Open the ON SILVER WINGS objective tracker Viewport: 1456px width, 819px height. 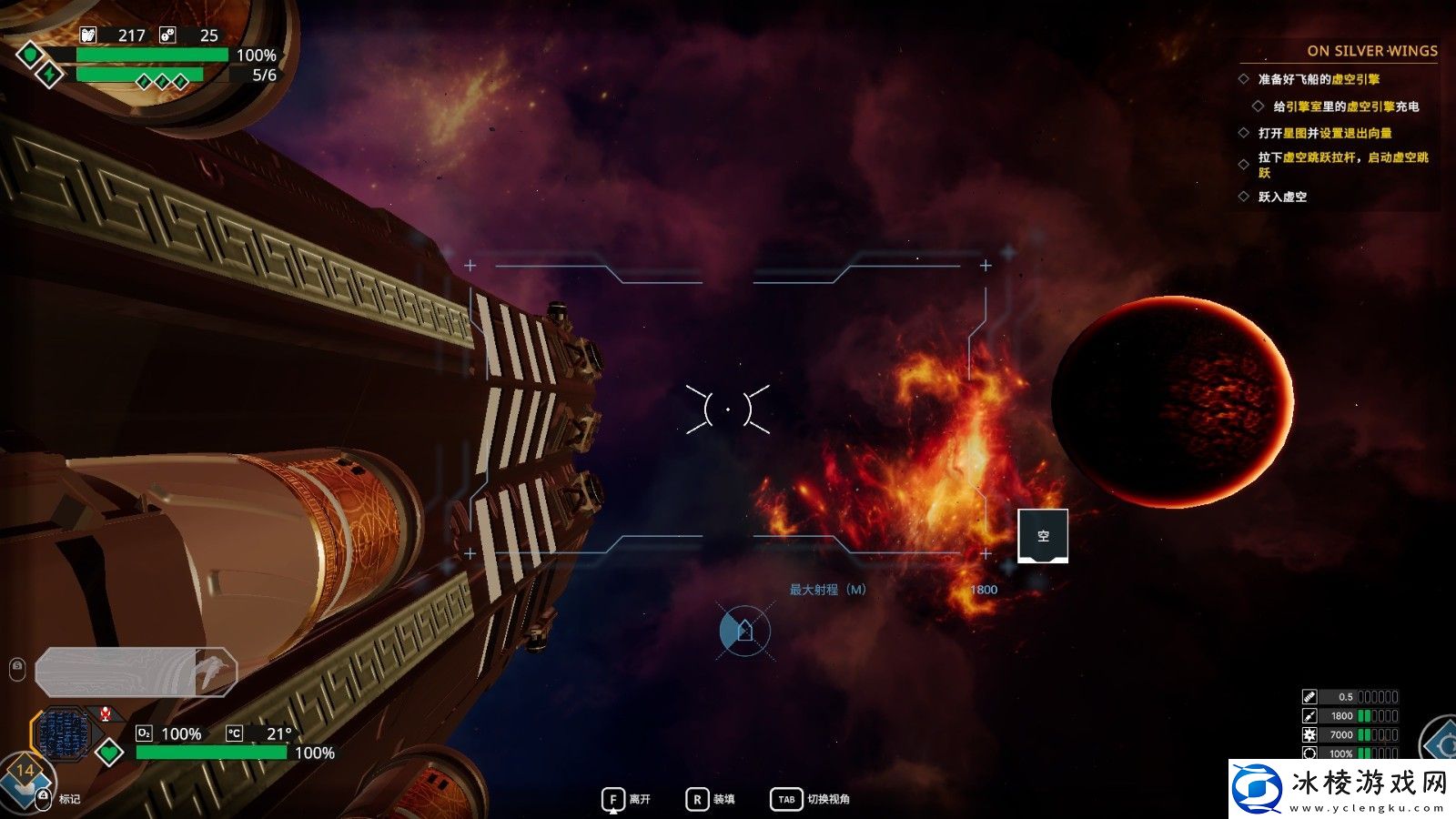(x=1371, y=51)
